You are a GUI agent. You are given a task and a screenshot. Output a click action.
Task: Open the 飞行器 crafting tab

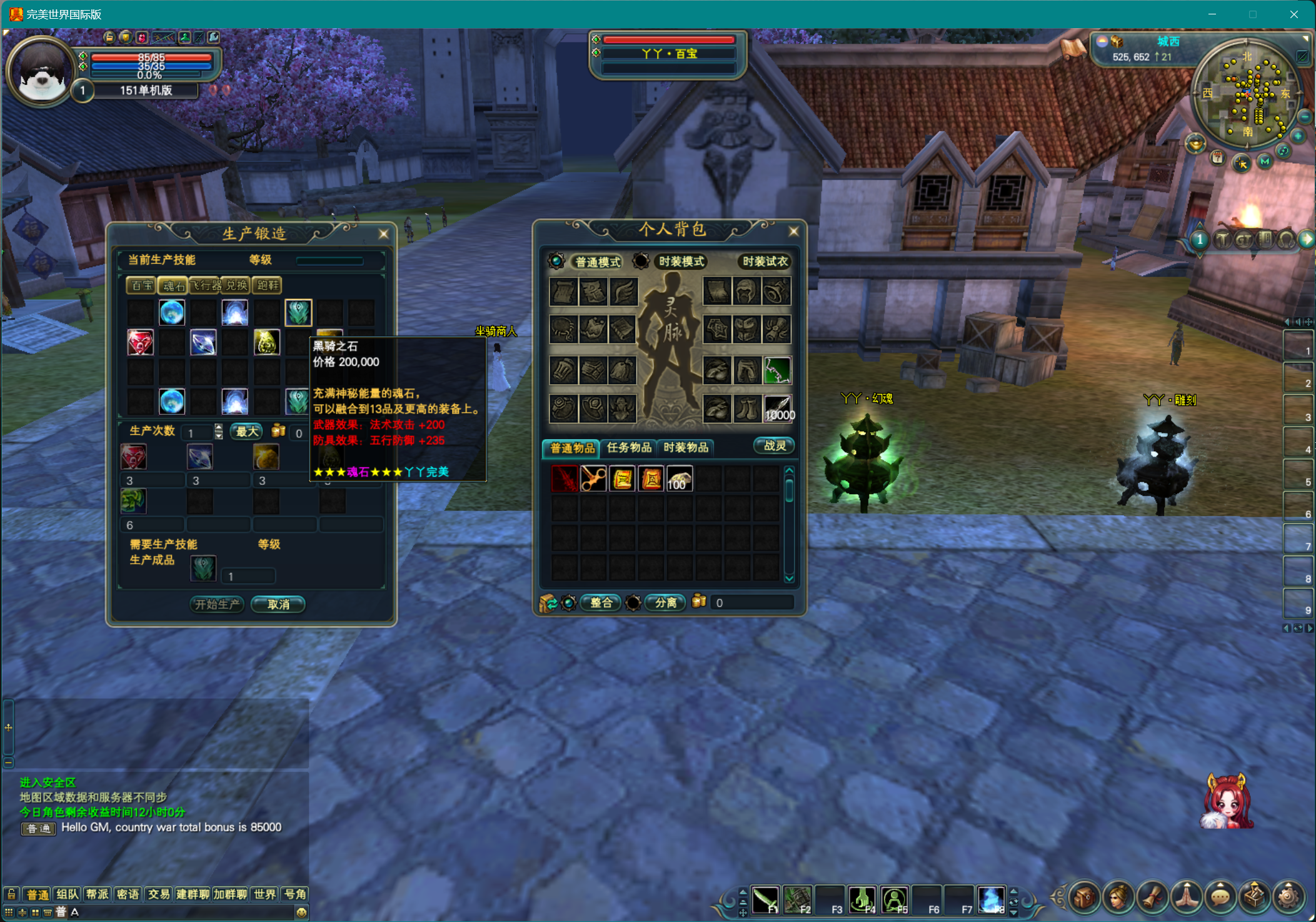point(205,286)
